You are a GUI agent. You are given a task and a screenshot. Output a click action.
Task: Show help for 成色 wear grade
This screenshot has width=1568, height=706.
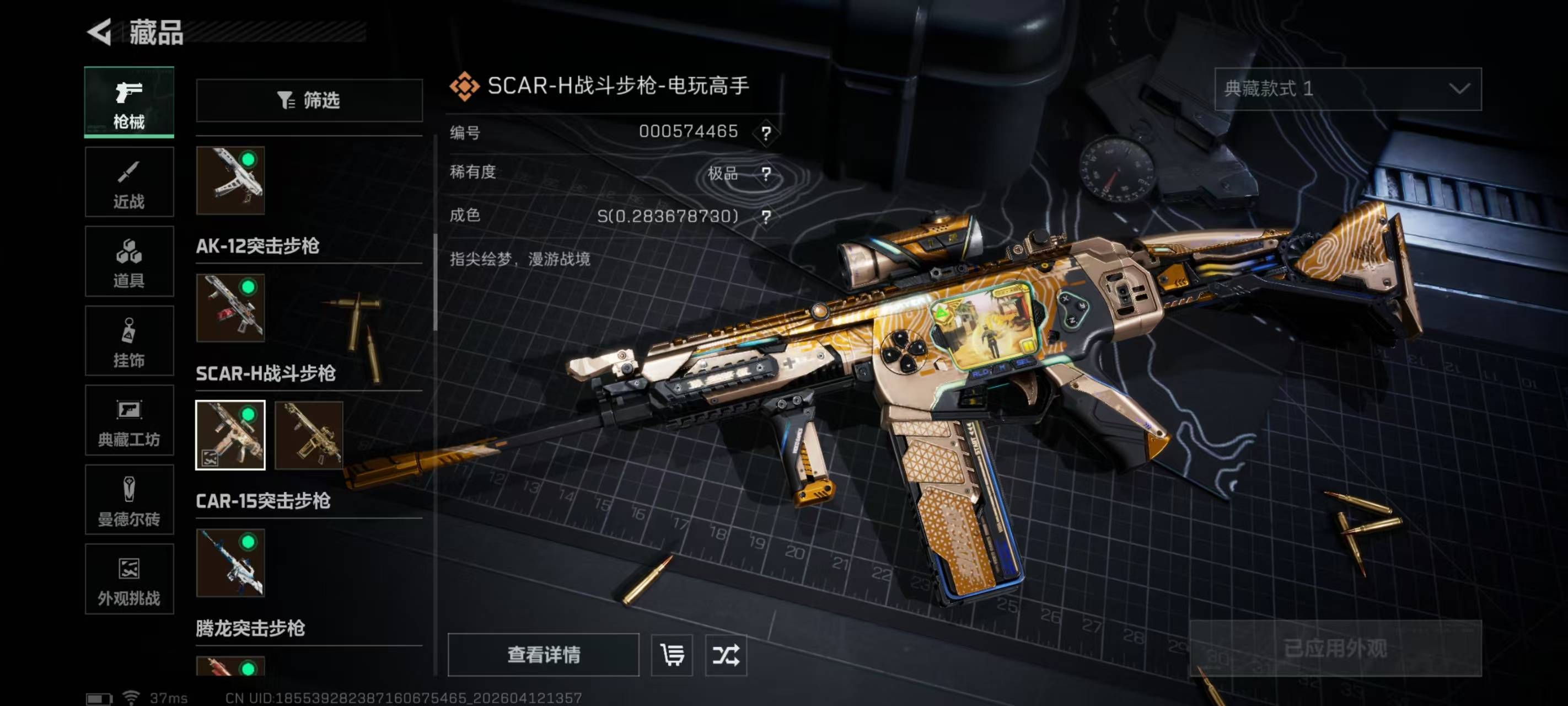[766, 216]
